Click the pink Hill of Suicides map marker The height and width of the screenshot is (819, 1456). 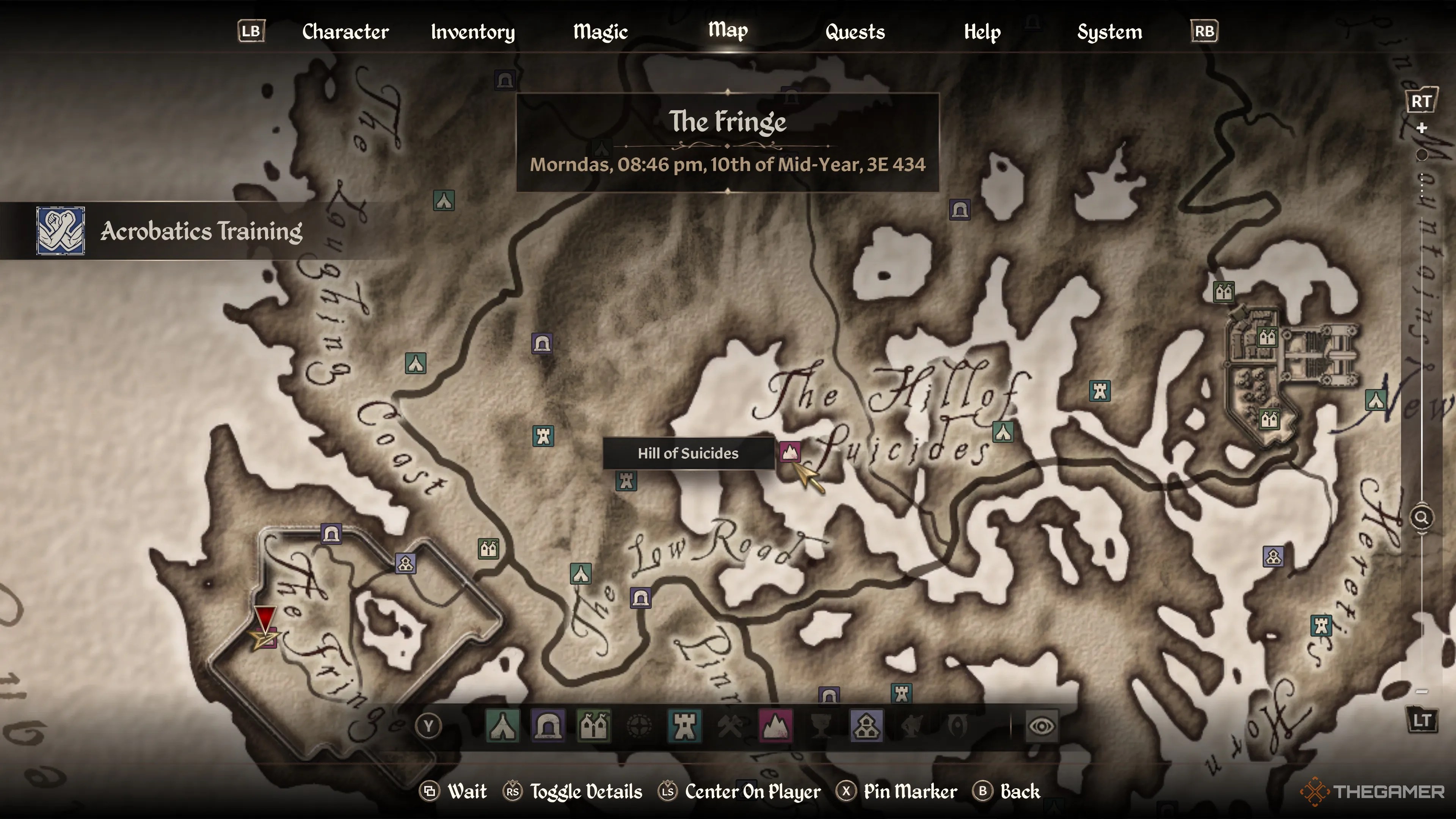pyautogui.click(x=789, y=452)
